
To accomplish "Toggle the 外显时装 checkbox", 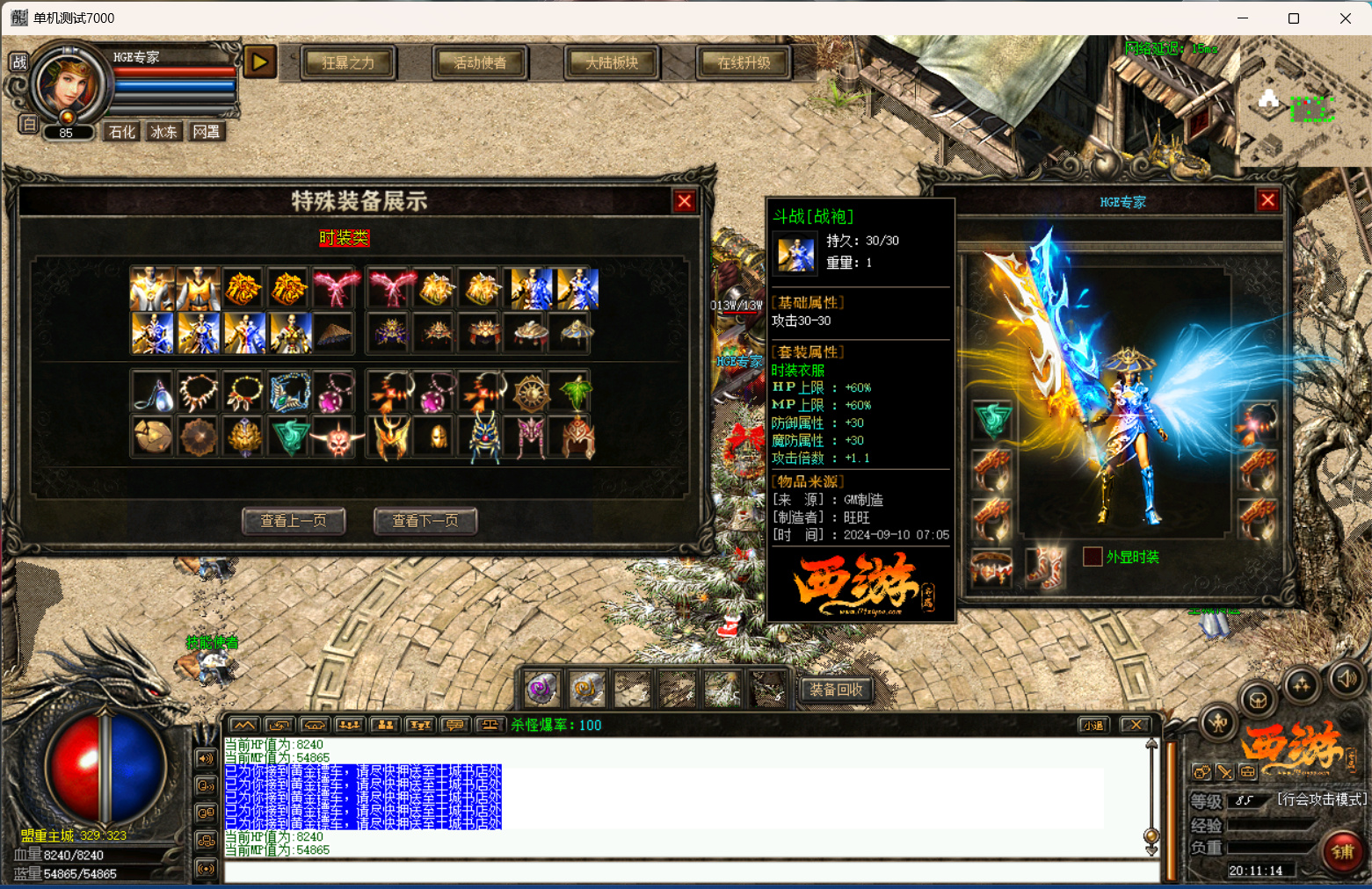I will coord(1093,556).
